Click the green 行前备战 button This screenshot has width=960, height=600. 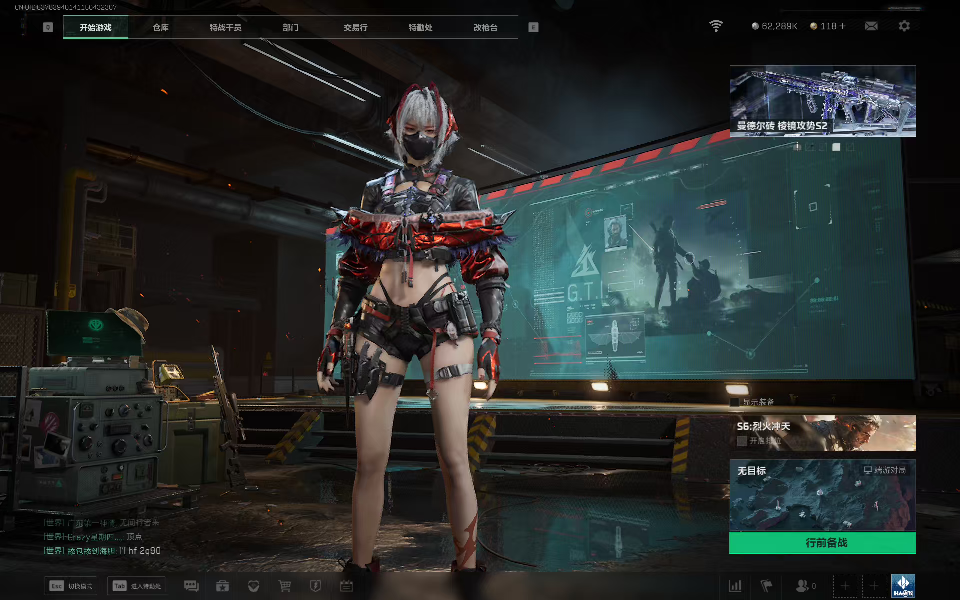tap(822, 543)
